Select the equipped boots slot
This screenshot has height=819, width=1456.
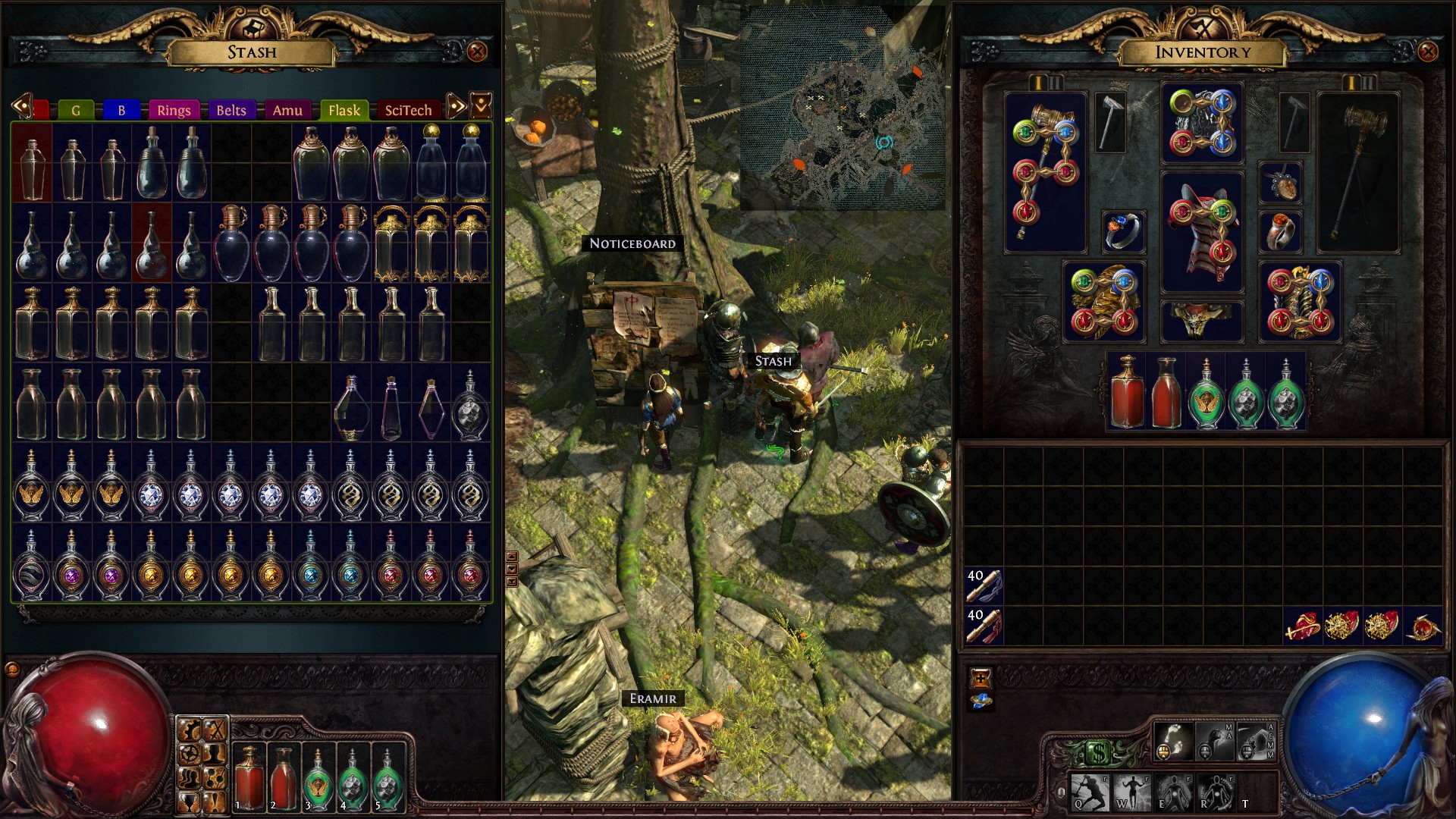click(x=1300, y=302)
